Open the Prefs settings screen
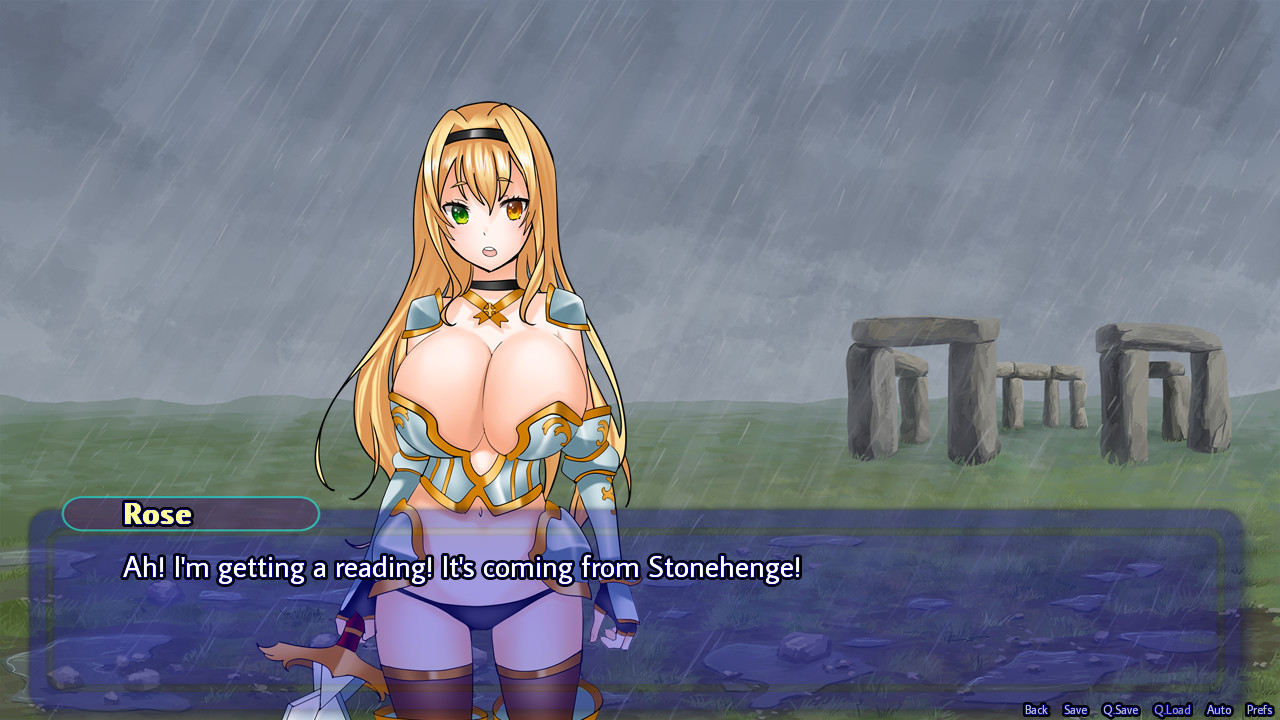Image resolution: width=1280 pixels, height=720 pixels. [1258, 709]
